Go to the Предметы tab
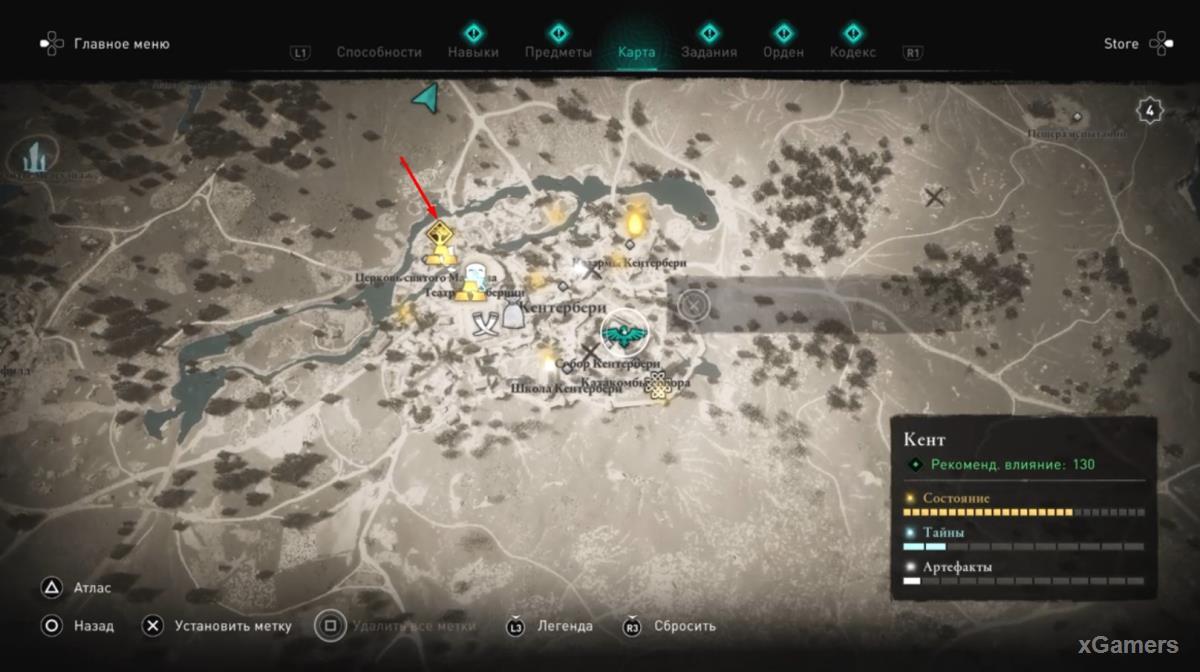The height and width of the screenshot is (672, 1200). [x=558, y=52]
